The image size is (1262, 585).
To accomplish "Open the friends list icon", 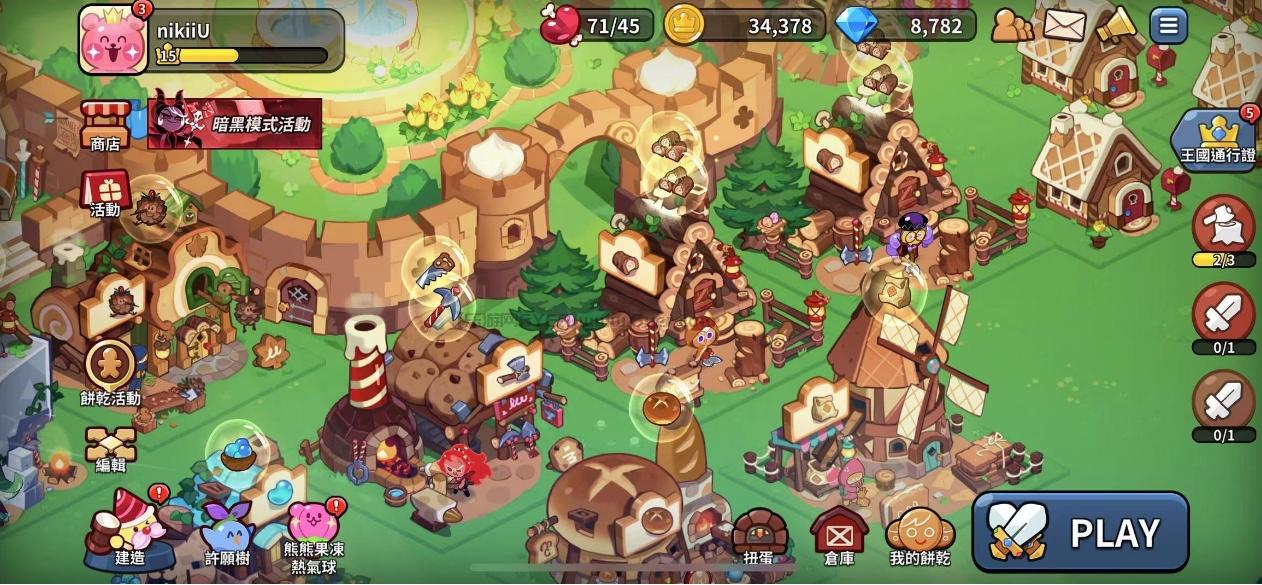I will point(1012,25).
